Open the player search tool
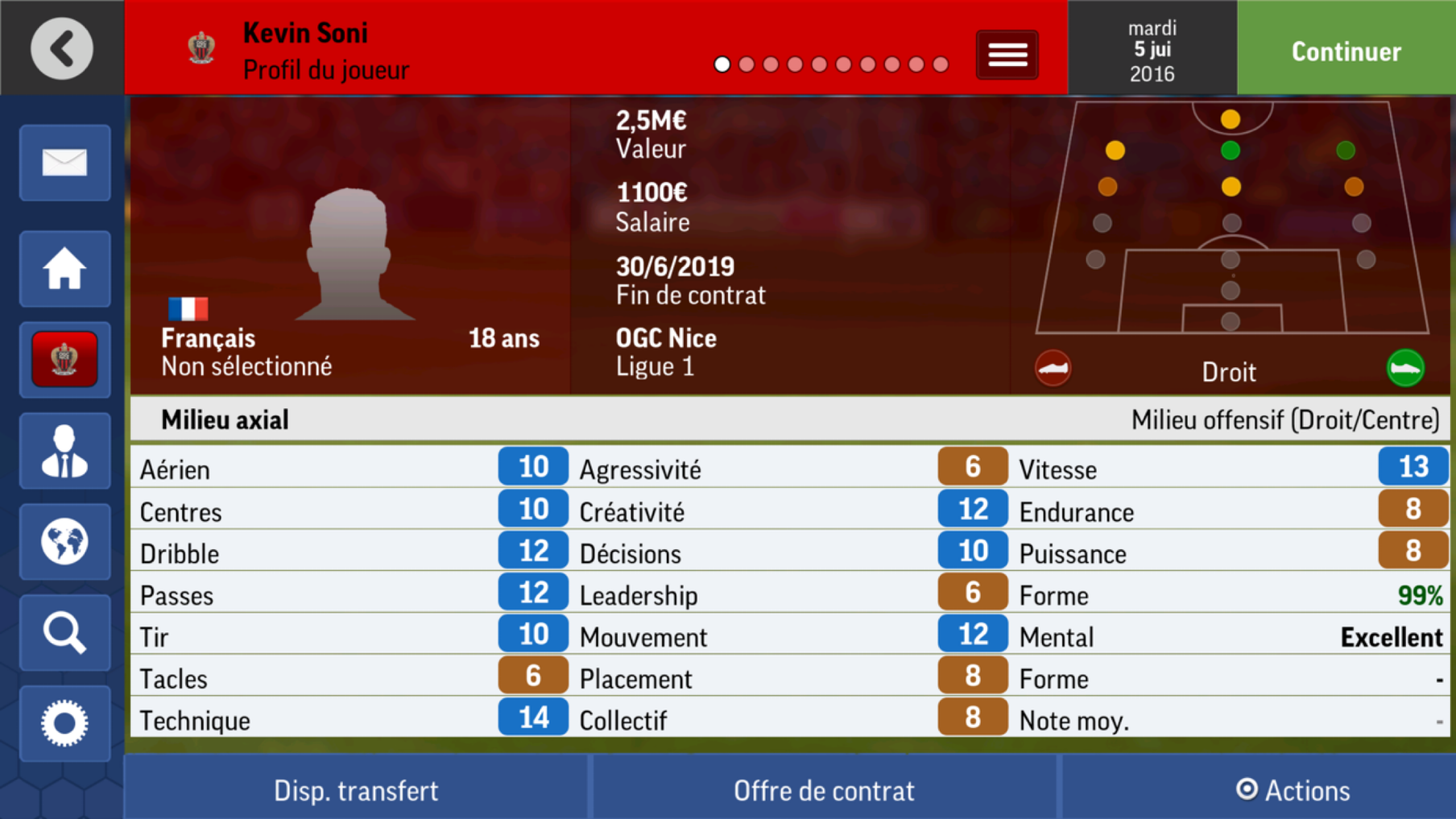Viewport: 1456px width, 819px height. click(65, 634)
